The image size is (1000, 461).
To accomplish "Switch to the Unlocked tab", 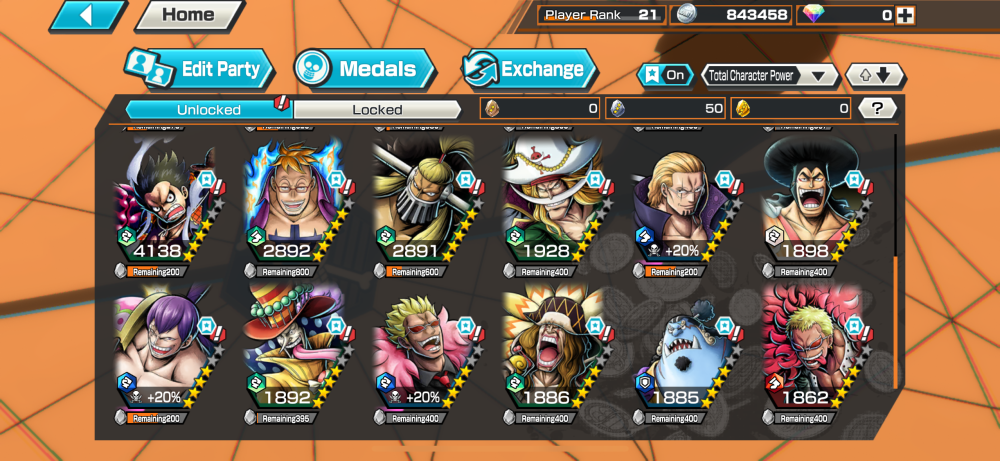I will tap(209, 109).
